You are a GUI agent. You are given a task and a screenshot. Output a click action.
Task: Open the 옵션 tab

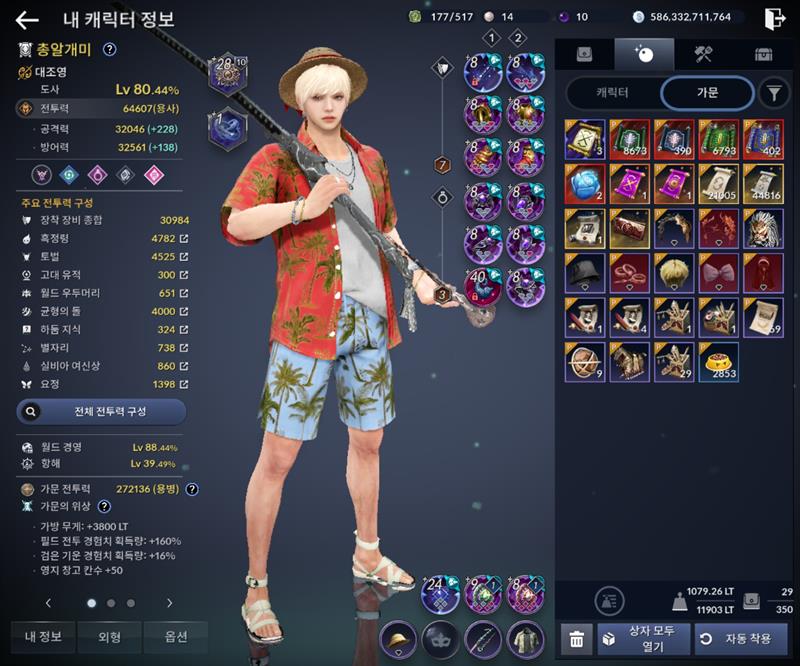[175, 636]
